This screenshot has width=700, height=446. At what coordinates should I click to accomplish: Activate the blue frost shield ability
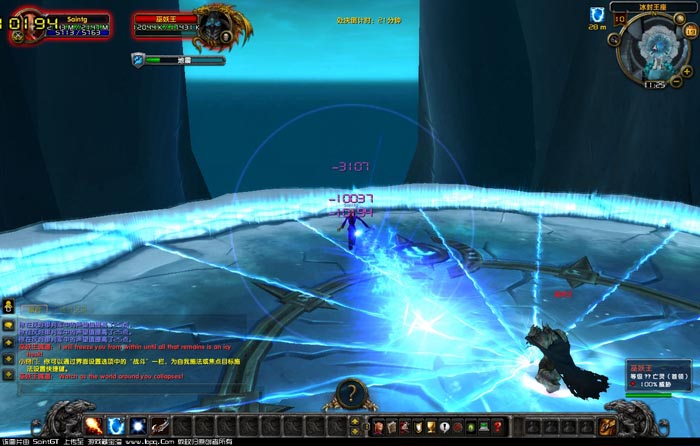click(x=116, y=426)
